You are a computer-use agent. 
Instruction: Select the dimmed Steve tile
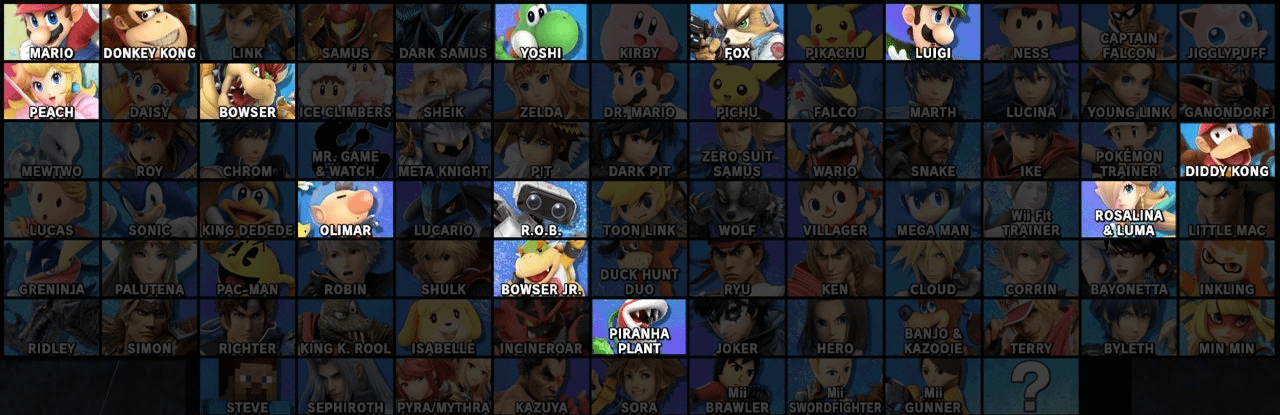pyautogui.click(x=247, y=385)
